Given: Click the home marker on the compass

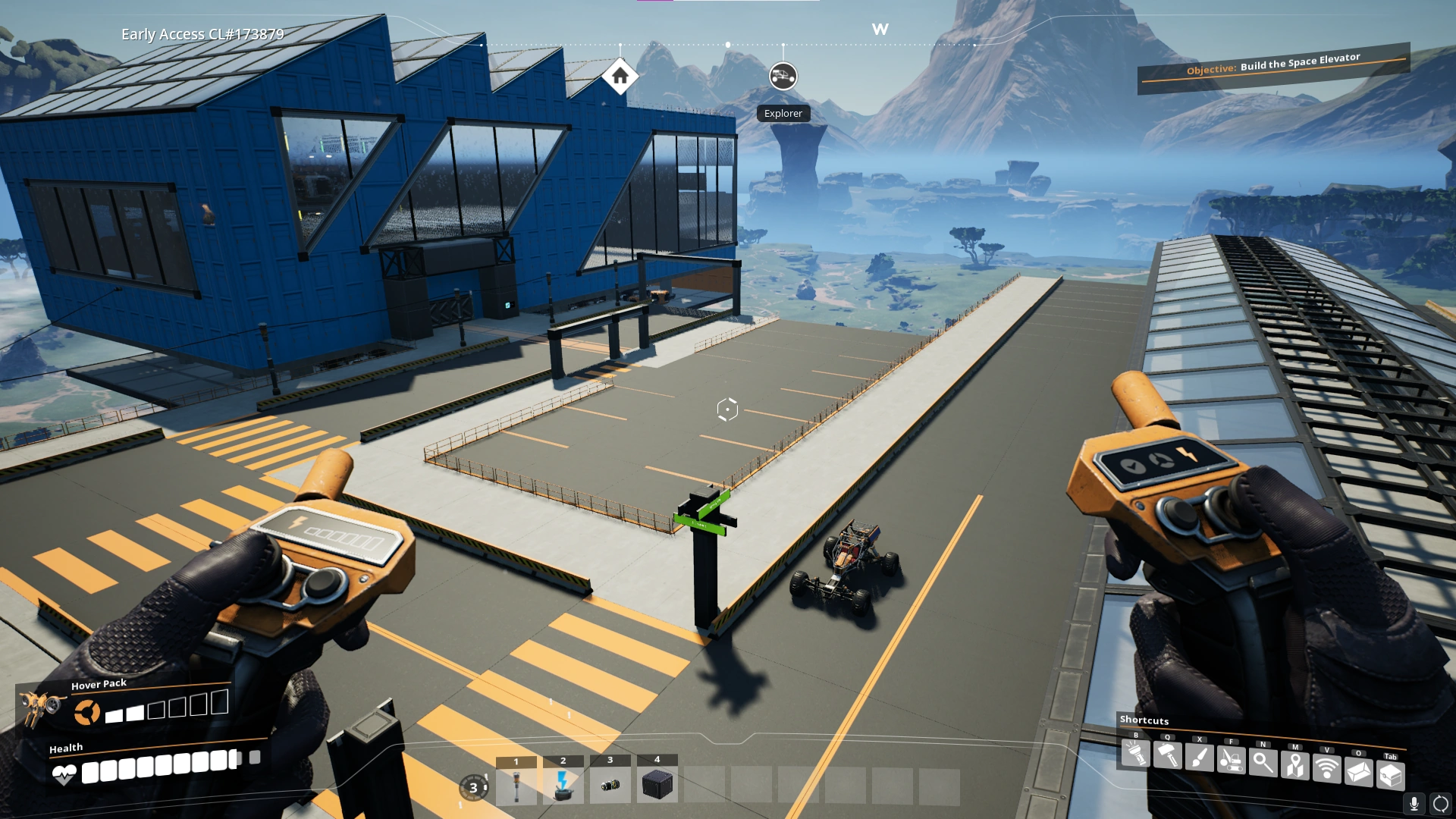Looking at the screenshot, I should click(x=620, y=76).
